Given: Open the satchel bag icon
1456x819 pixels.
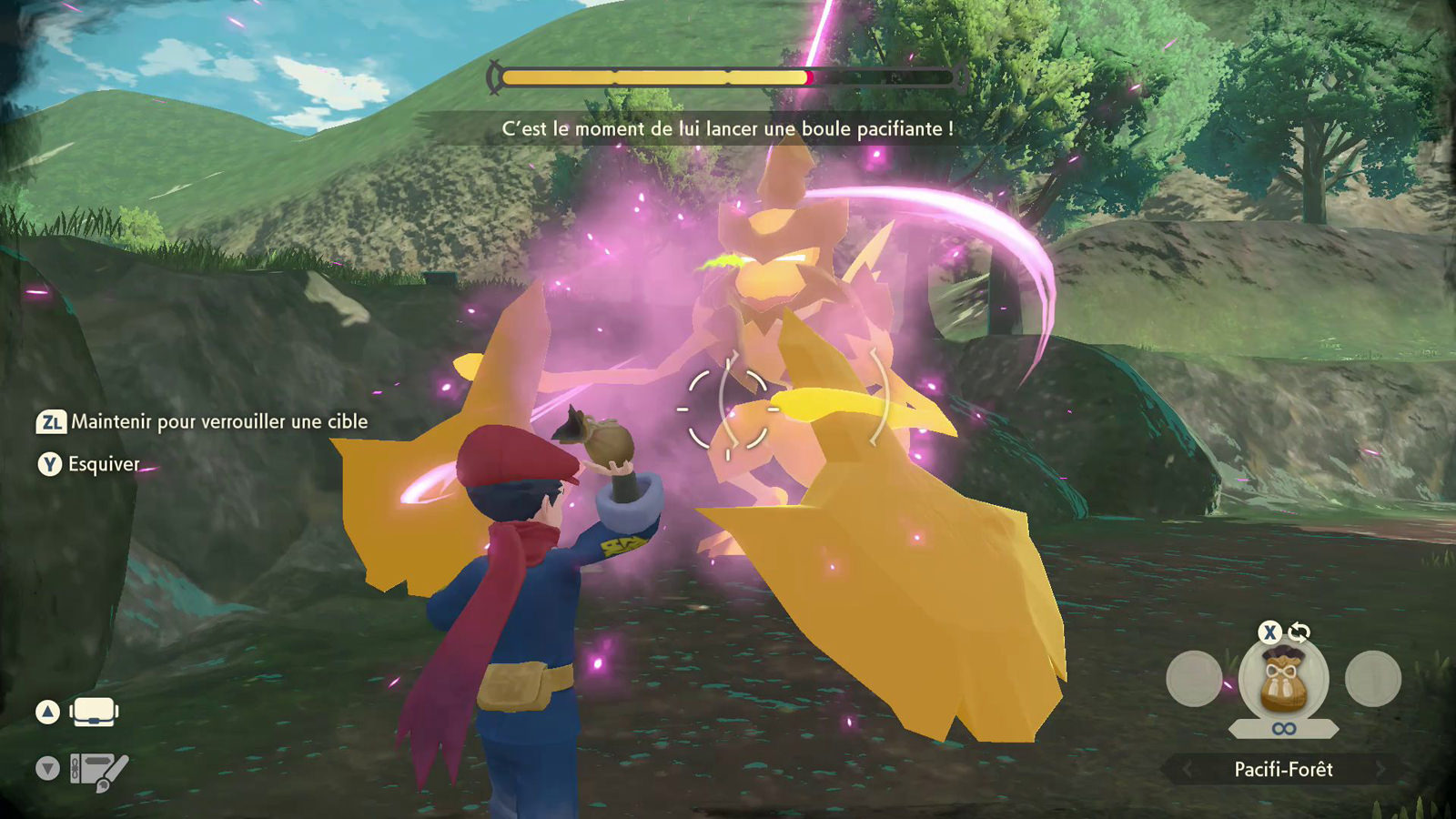Looking at the screenshot, I should click(94, 712).
